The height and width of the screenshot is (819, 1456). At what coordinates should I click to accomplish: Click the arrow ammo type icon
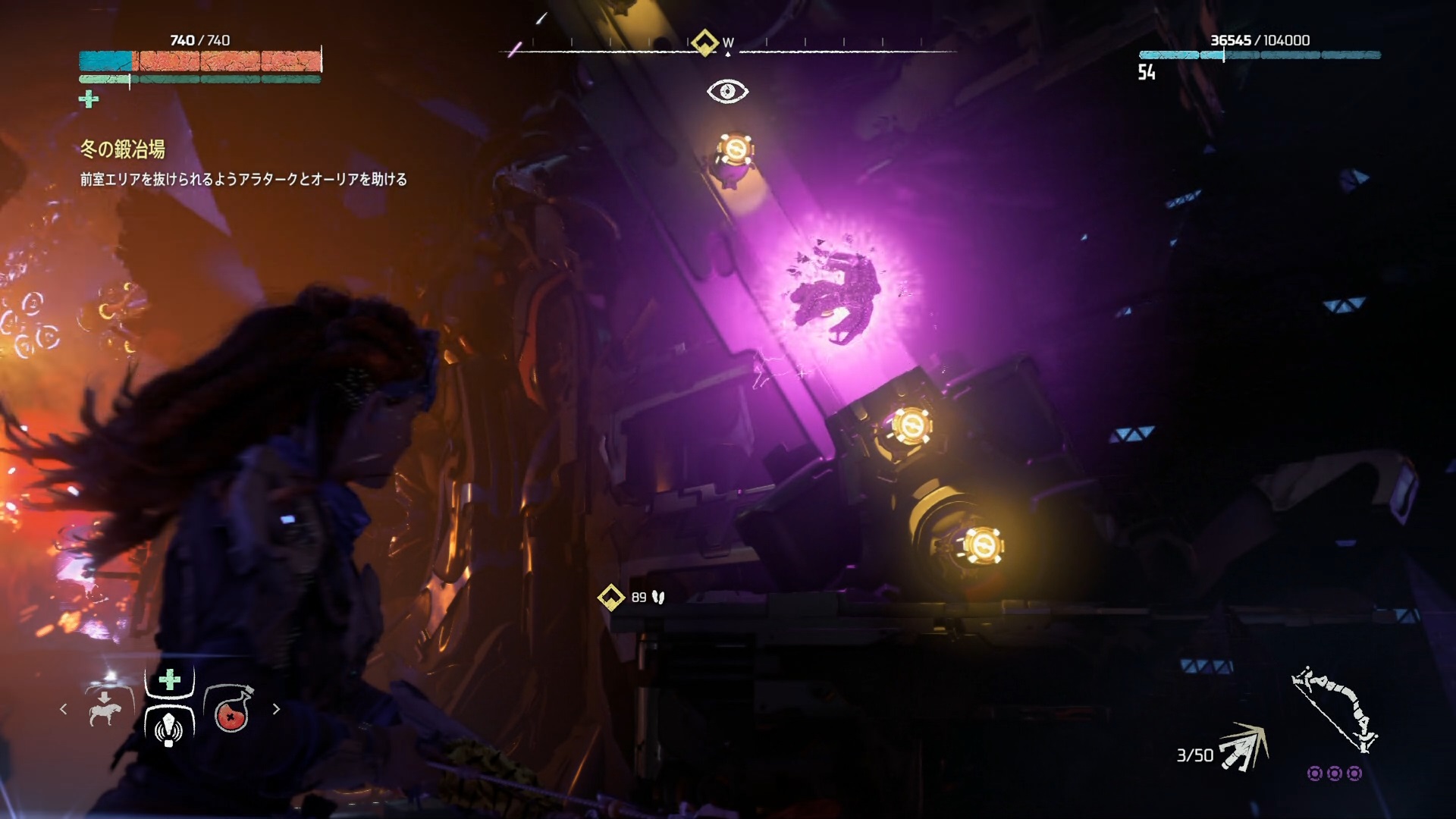(x=1244, y=748)
